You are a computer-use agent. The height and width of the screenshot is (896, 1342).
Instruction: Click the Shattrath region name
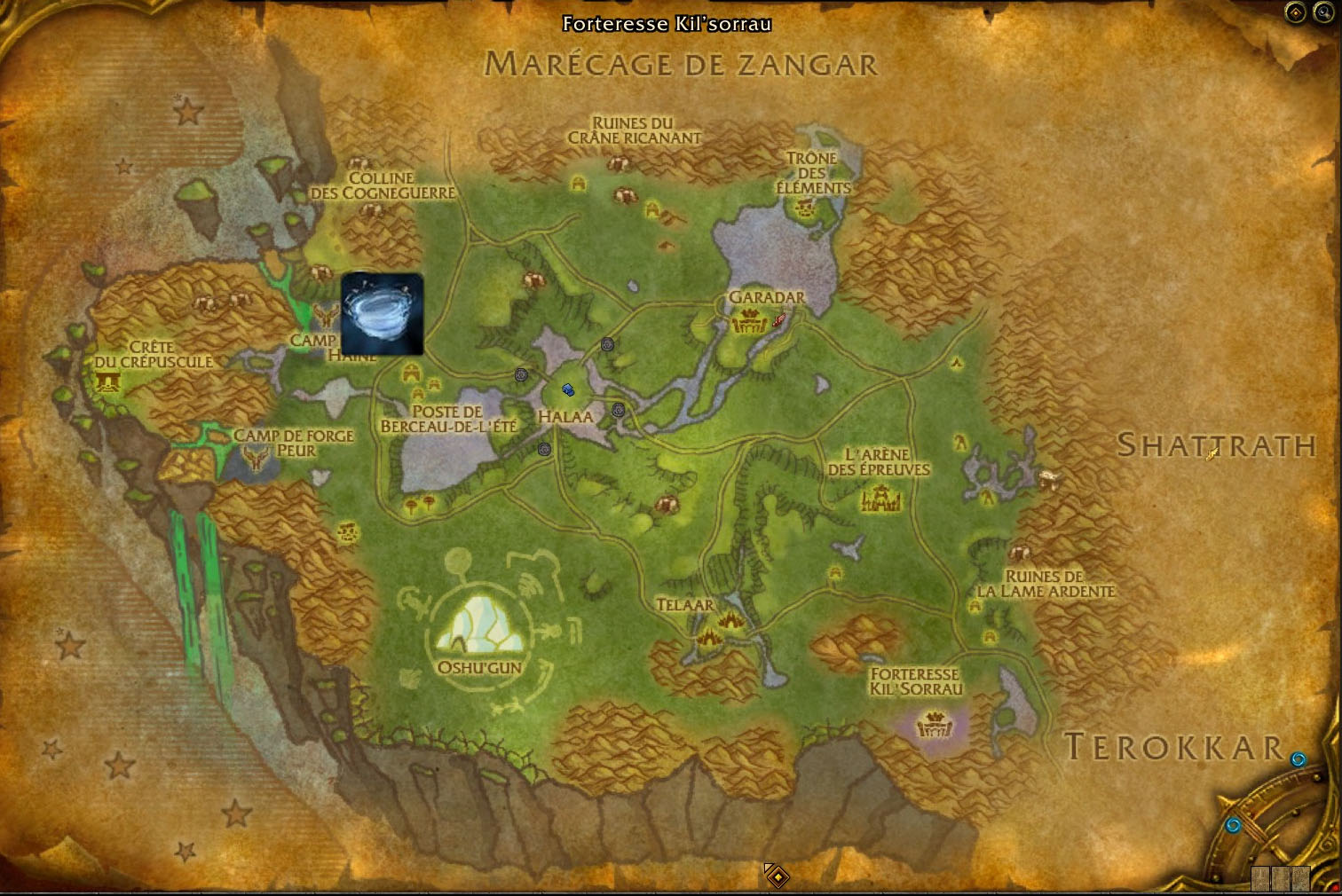pyautogui.click(x=1216, y=447)
